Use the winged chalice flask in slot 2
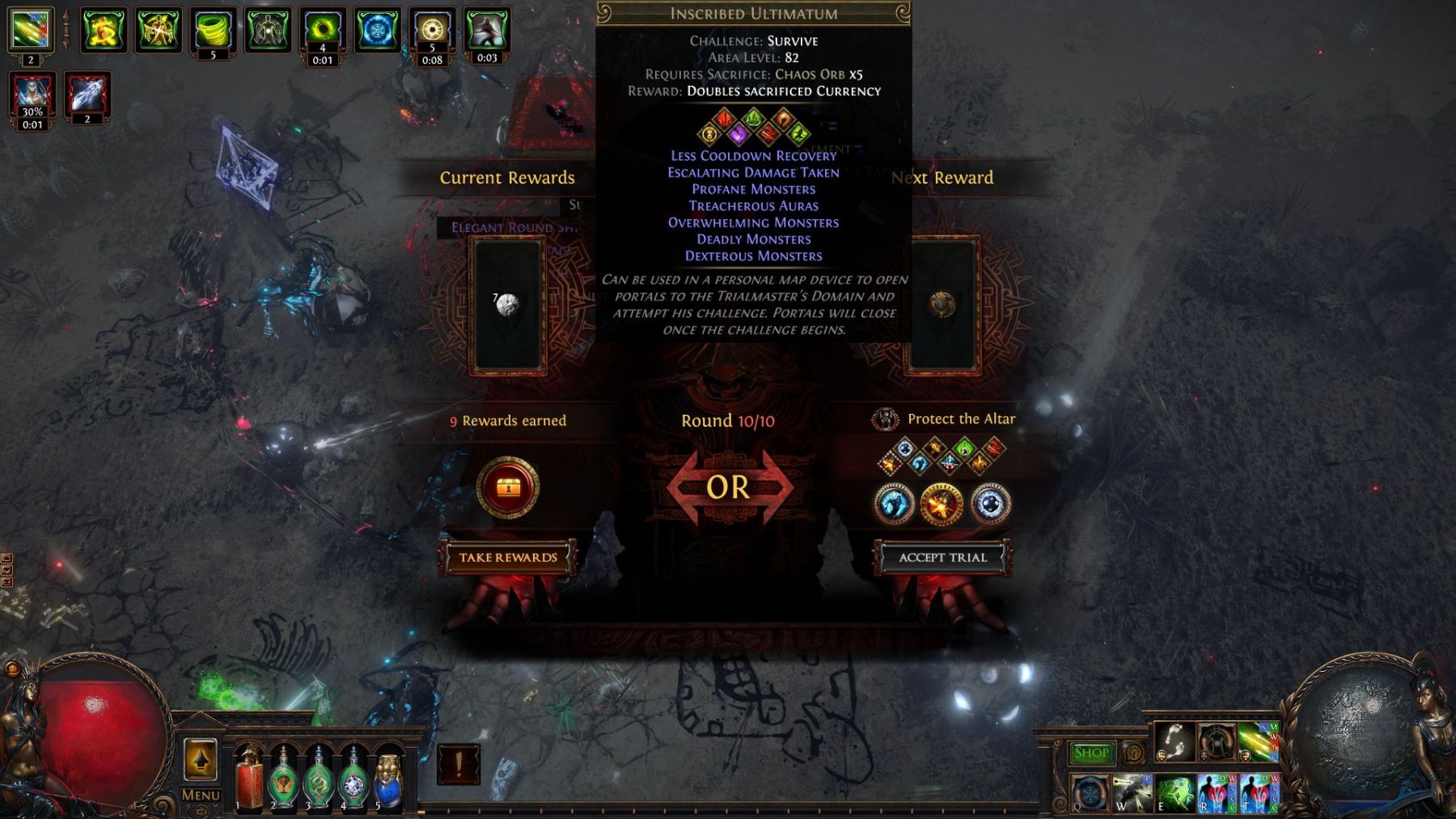Image resolution: width=1456 pixels, height=819 pixels. tap(284, 779)
